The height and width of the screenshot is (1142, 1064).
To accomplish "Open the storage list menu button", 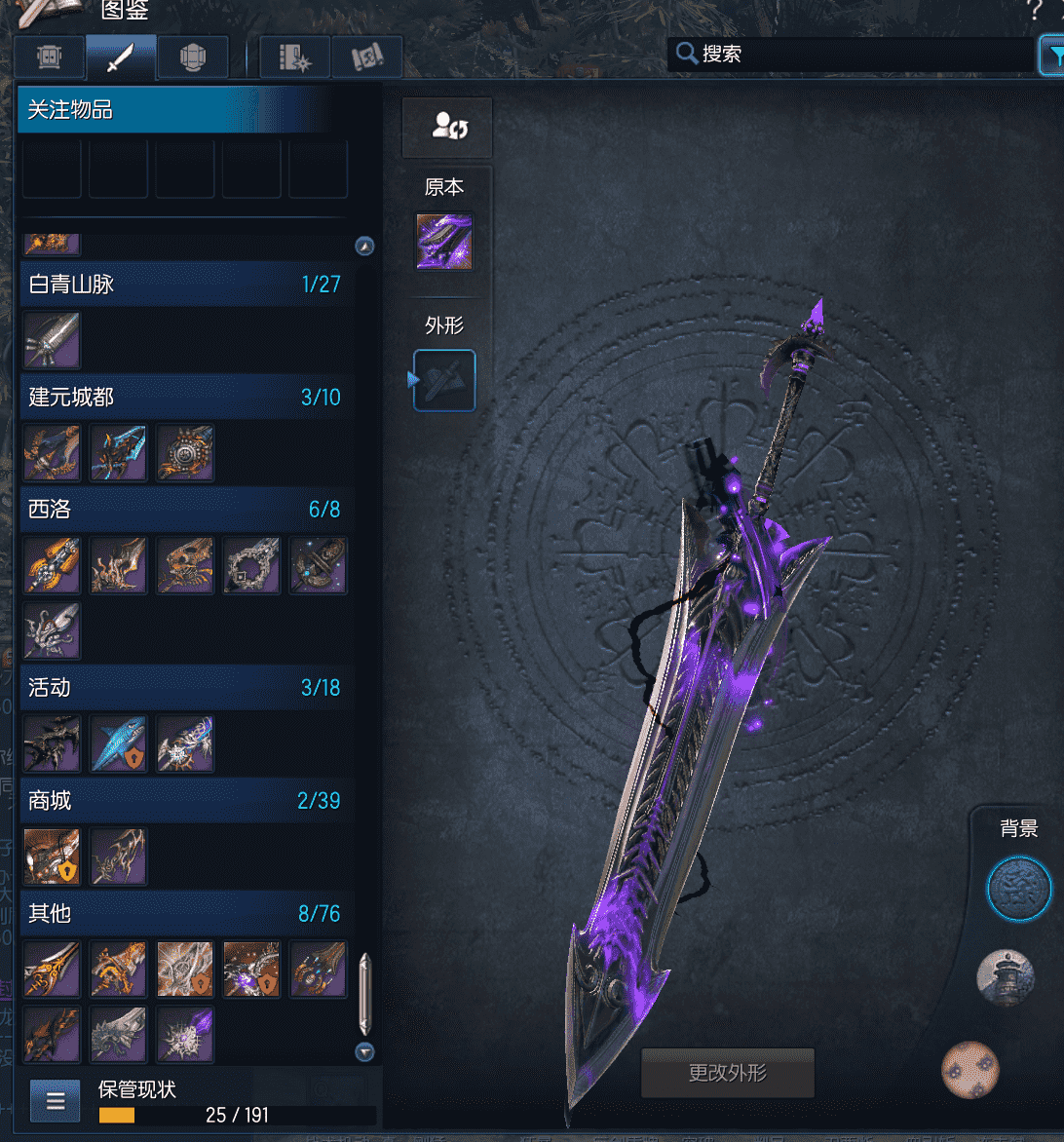I will (x=56, y=1102).
